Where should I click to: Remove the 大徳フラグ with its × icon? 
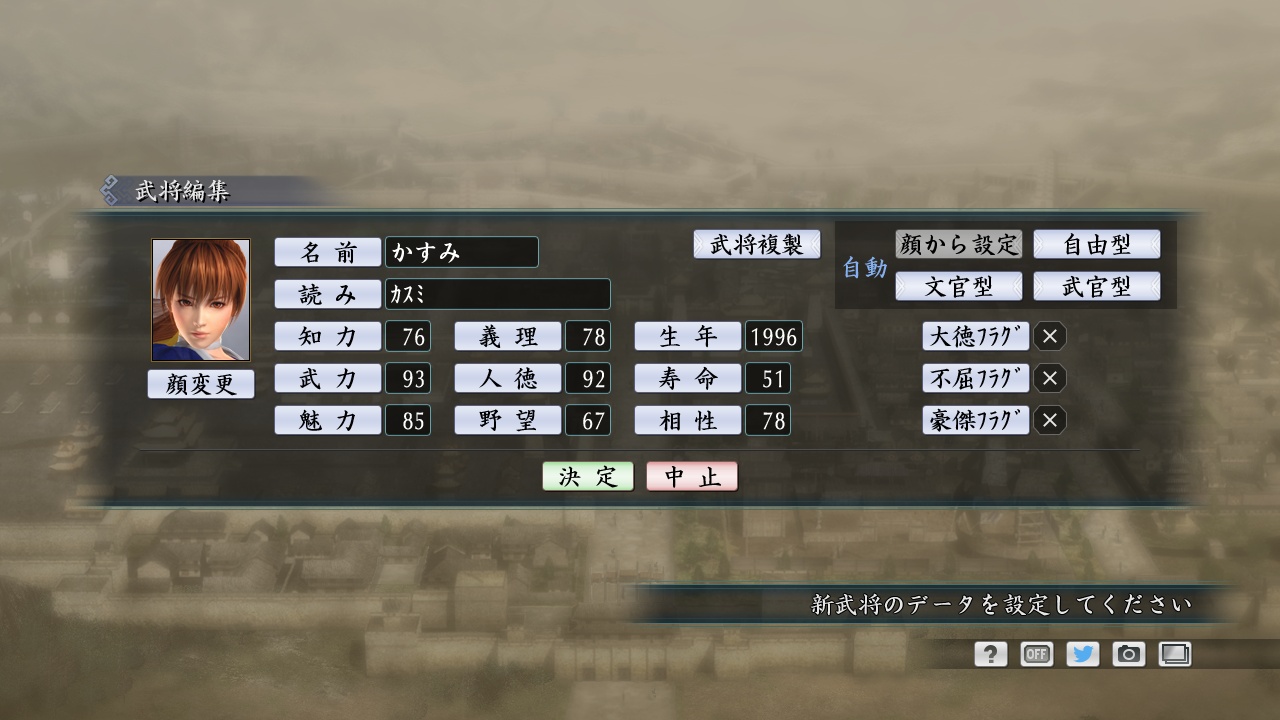[x=1050, y=337]
